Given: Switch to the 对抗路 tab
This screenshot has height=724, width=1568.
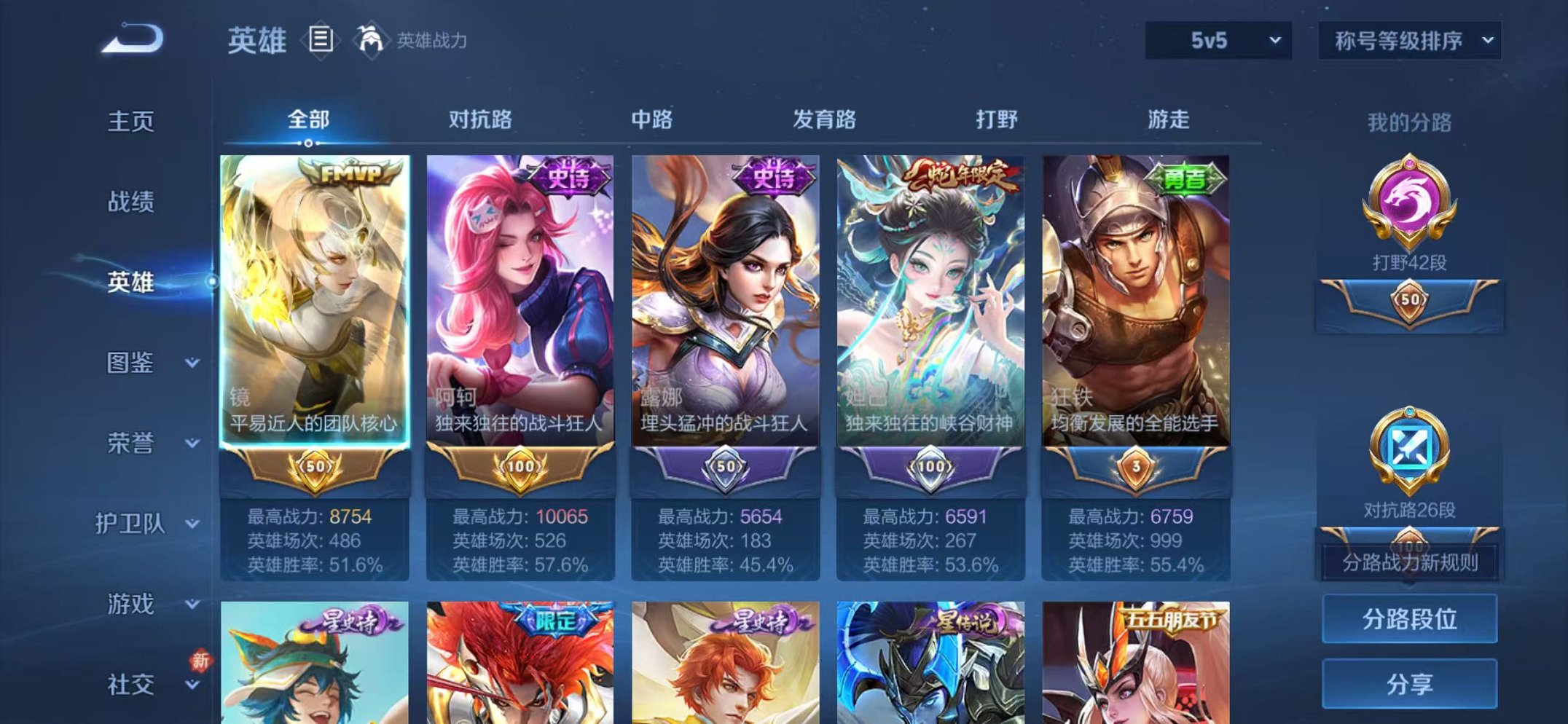Looking at the screenshot, I should pos(482,119).
